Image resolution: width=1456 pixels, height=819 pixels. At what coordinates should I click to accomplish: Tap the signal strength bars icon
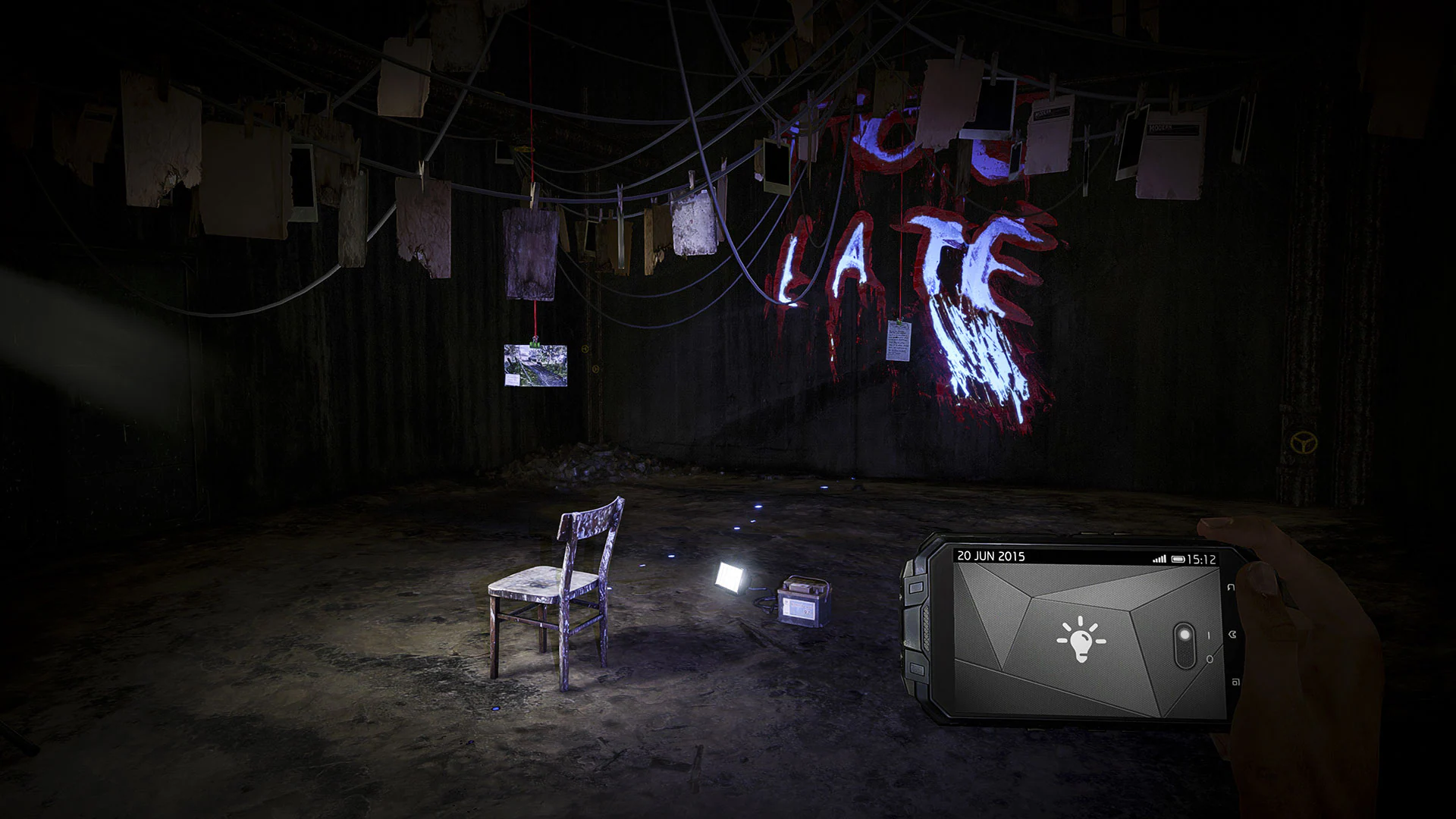tap(1159, 558)
